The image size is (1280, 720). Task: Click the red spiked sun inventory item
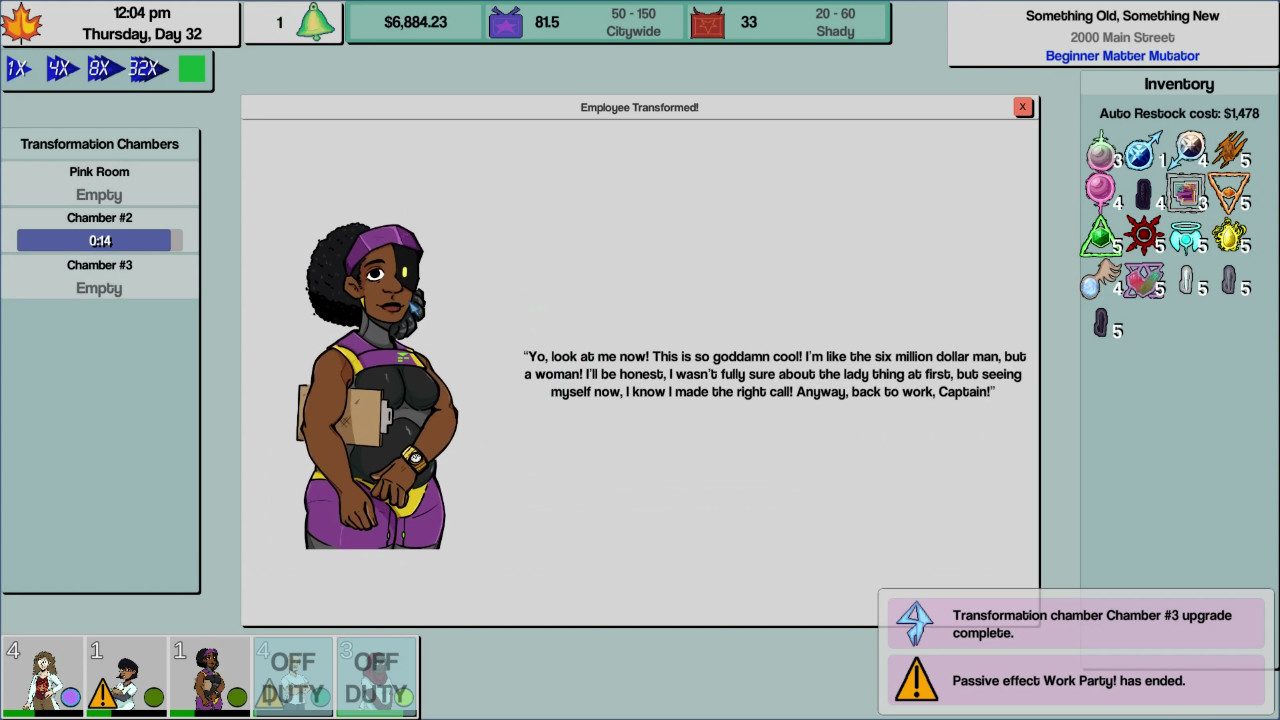1143,235
